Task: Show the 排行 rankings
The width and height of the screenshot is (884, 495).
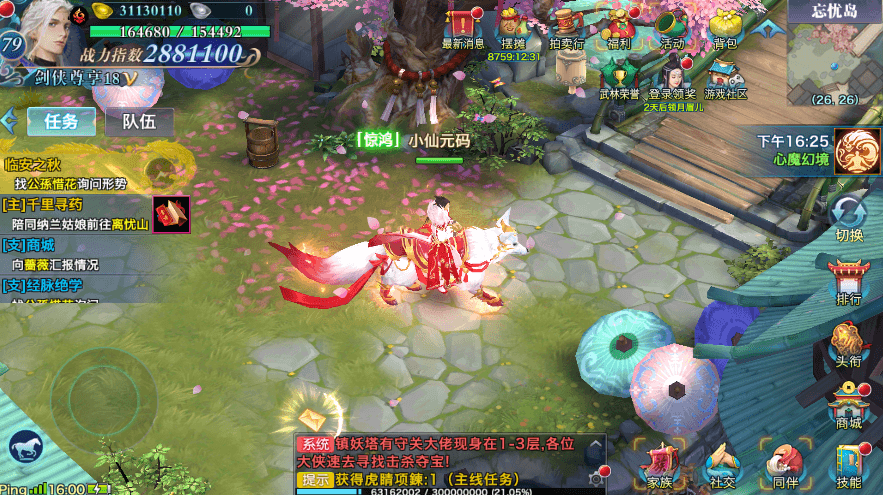Action: pos(849,282)
